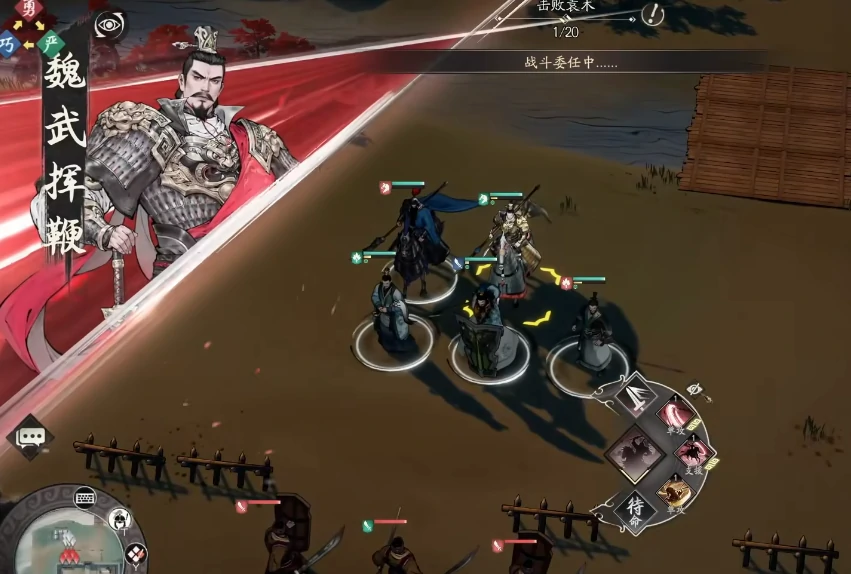
Task: Toggle the eye view icon near the top left
Action: coord(108,24)
